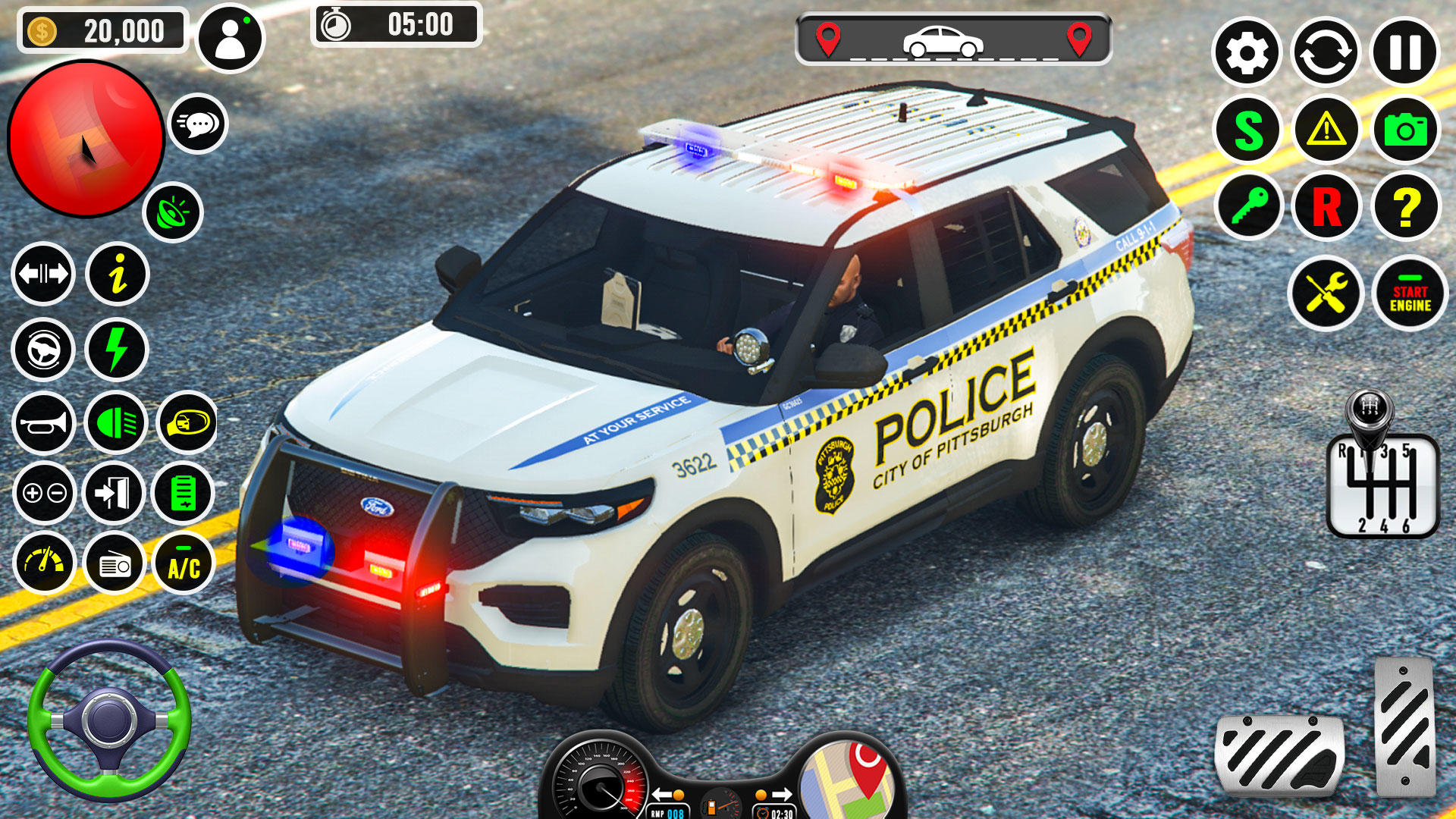Toggle the headlights
The width and height of the screenshot is (1456, 819).
[x=115, y=422]
